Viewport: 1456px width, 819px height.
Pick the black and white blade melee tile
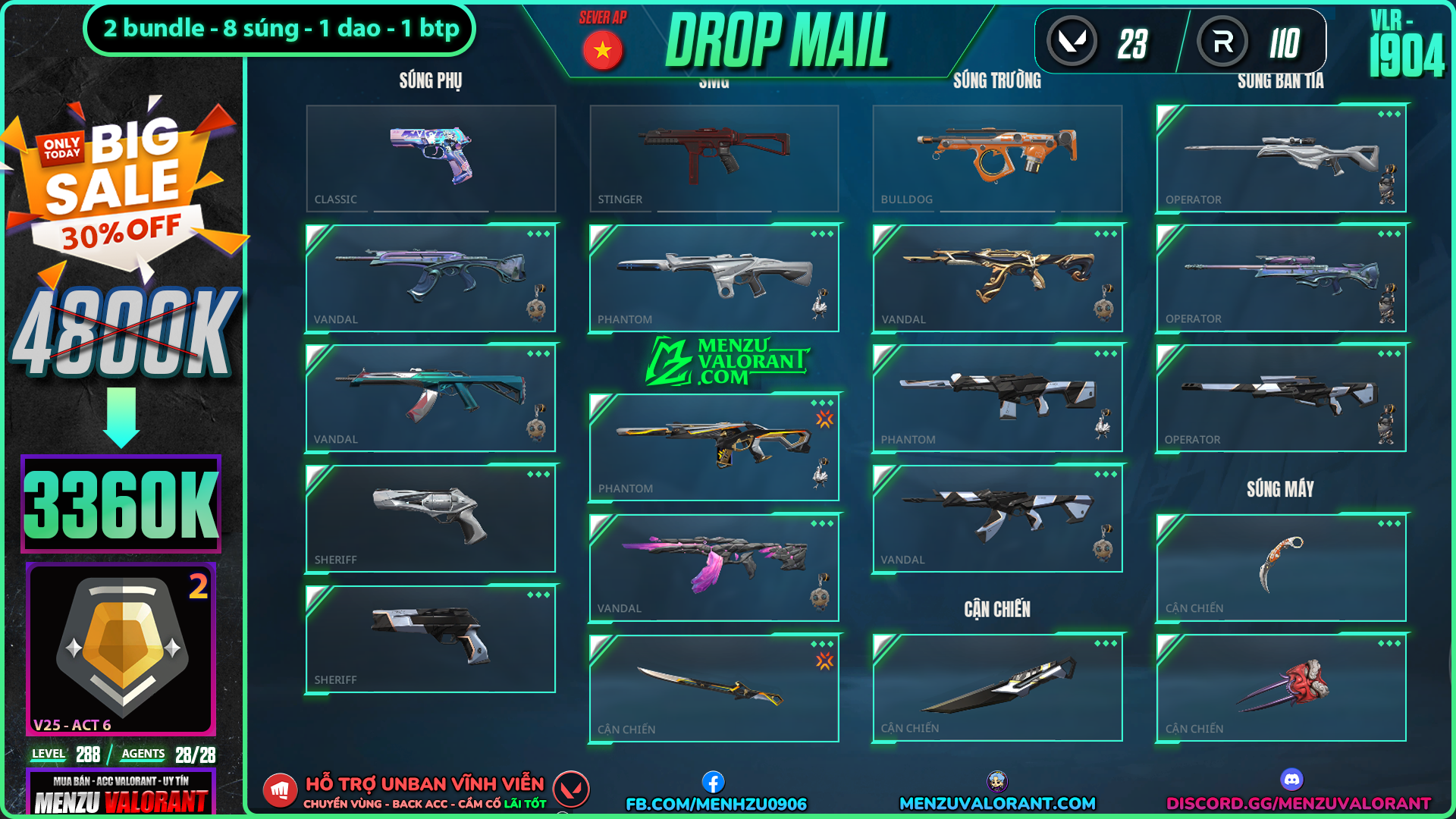coord(997,687)
